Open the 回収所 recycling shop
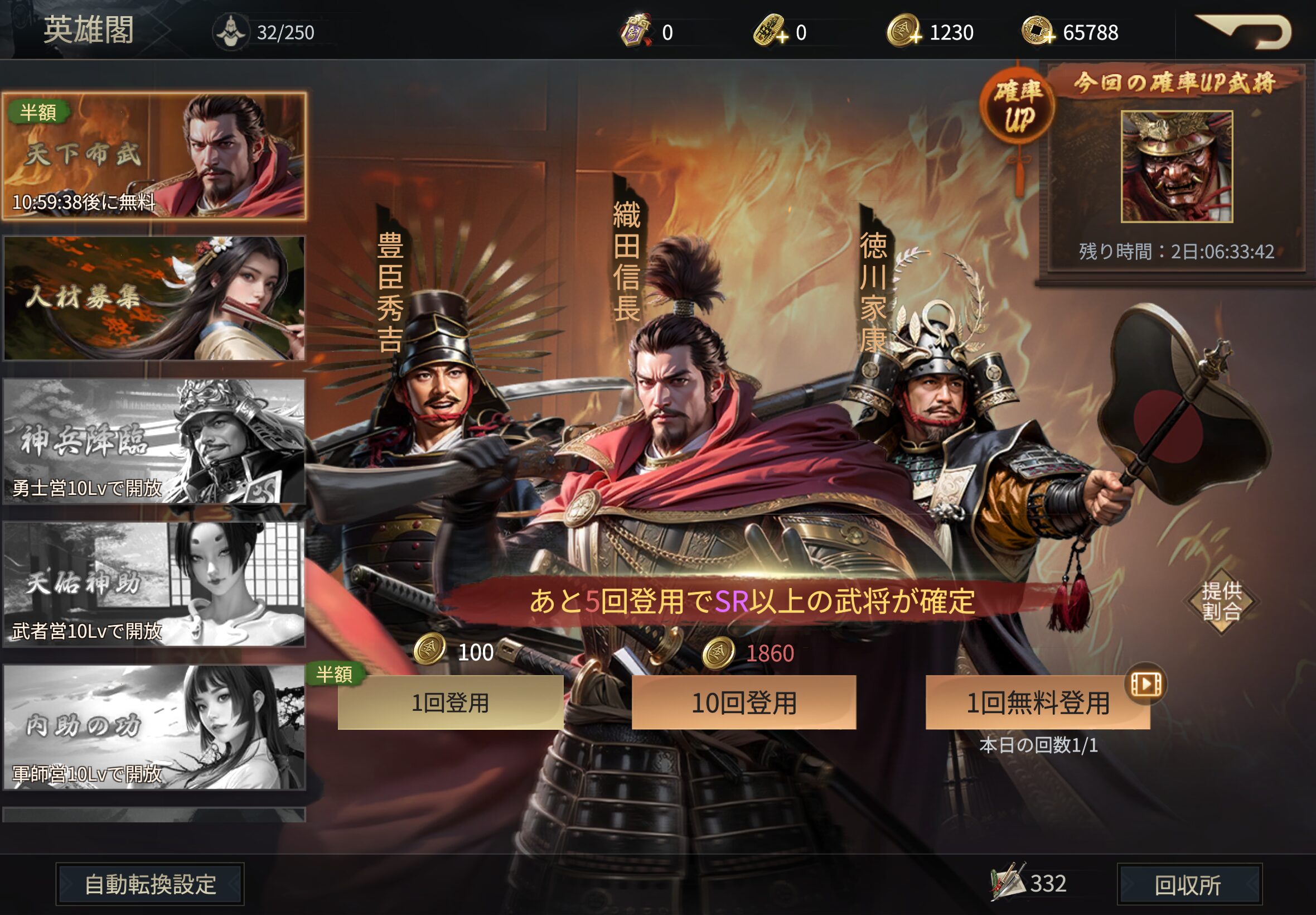The height and width of the screenshot is (915, 1316). tap(1189, 884)
